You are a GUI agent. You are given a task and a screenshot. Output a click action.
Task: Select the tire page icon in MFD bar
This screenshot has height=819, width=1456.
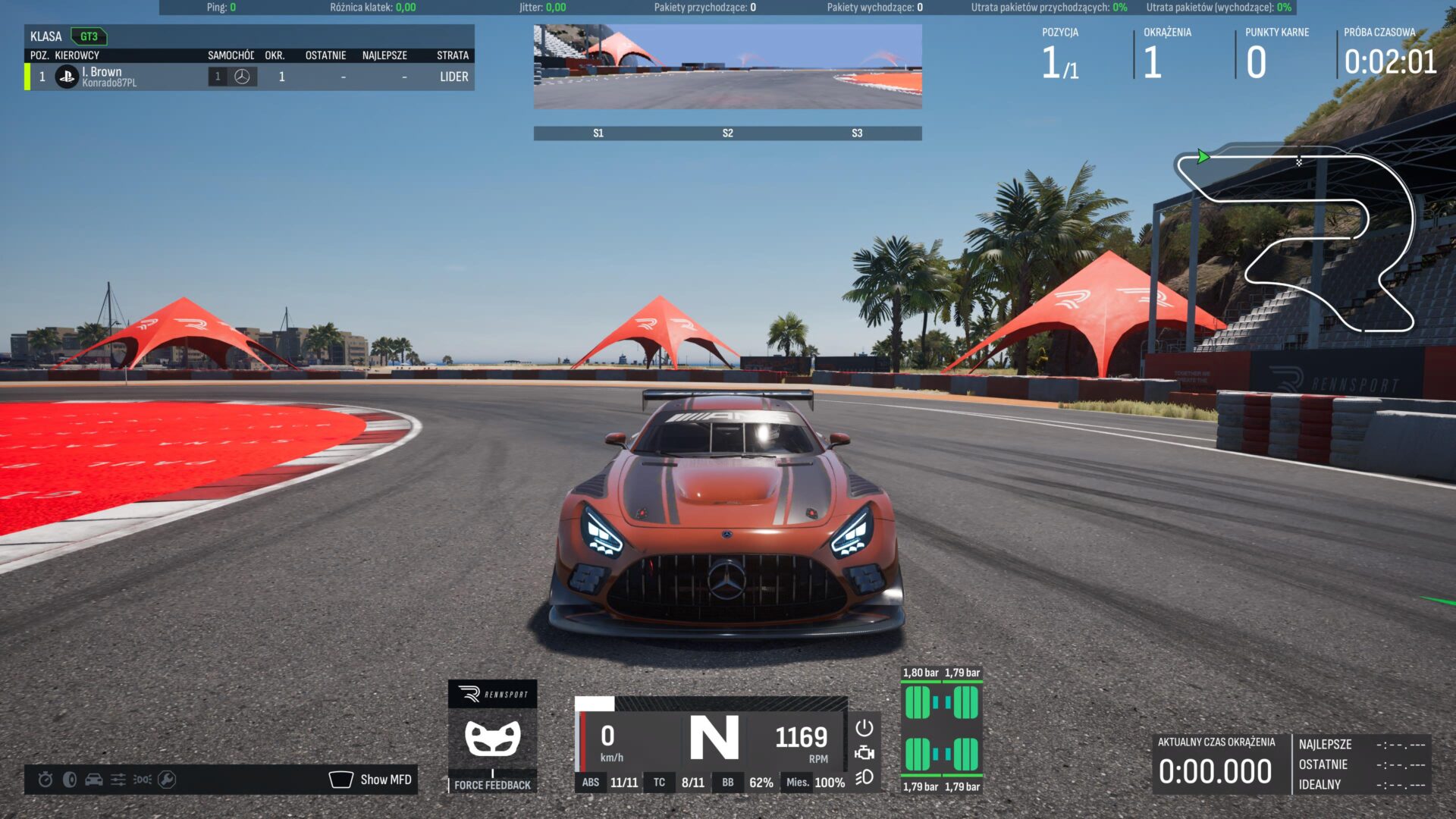click(70, 780)
